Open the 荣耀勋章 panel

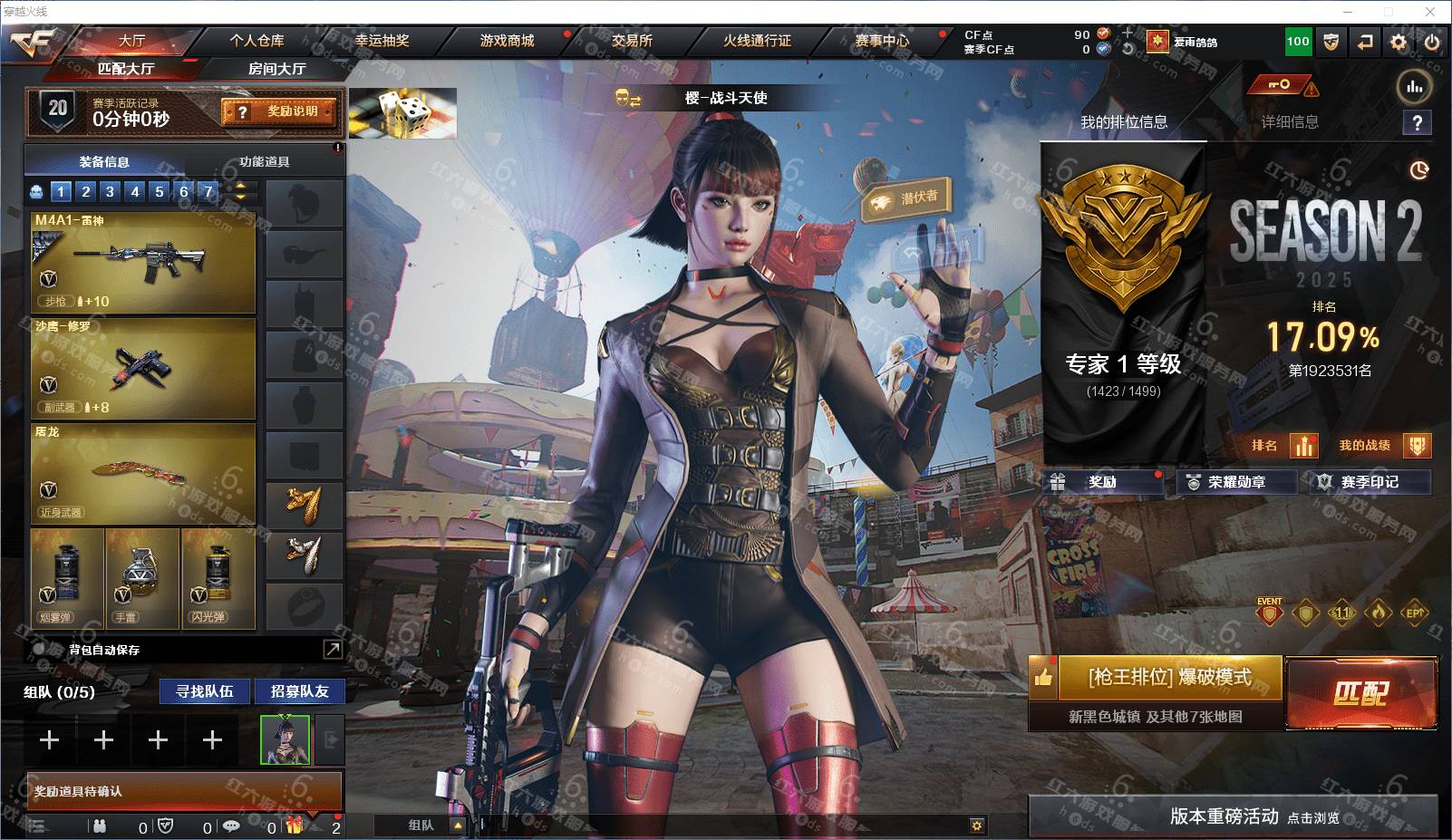[1236, 482]
